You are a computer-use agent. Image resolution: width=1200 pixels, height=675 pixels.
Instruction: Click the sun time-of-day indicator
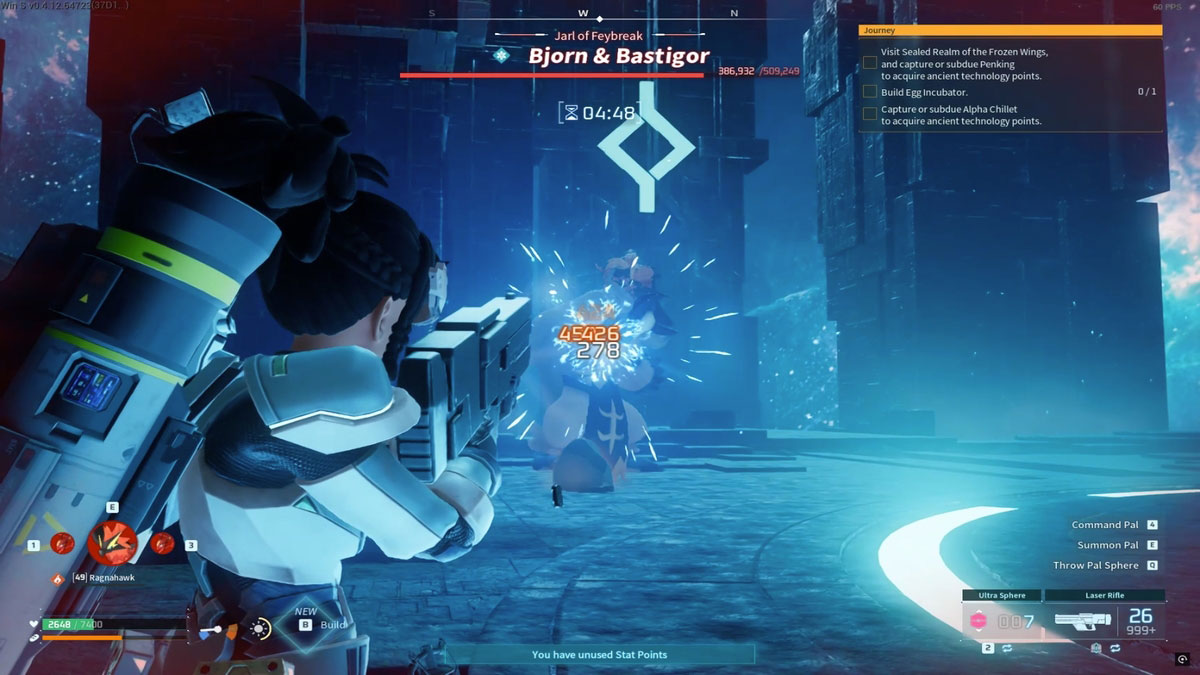[260, 629]
